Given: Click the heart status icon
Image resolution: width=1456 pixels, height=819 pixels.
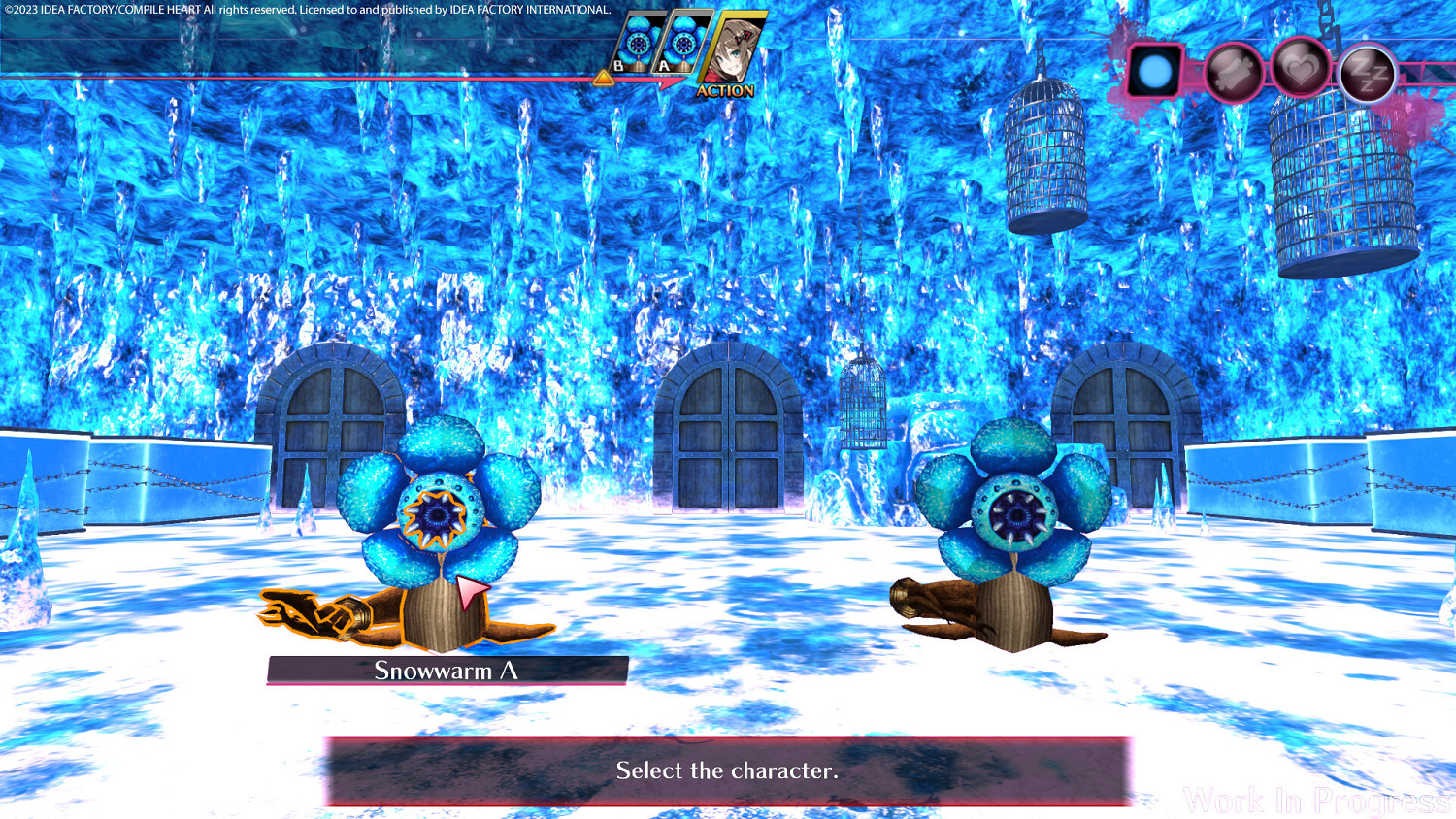Looking at the screenshot, I should pos(1301,68).
